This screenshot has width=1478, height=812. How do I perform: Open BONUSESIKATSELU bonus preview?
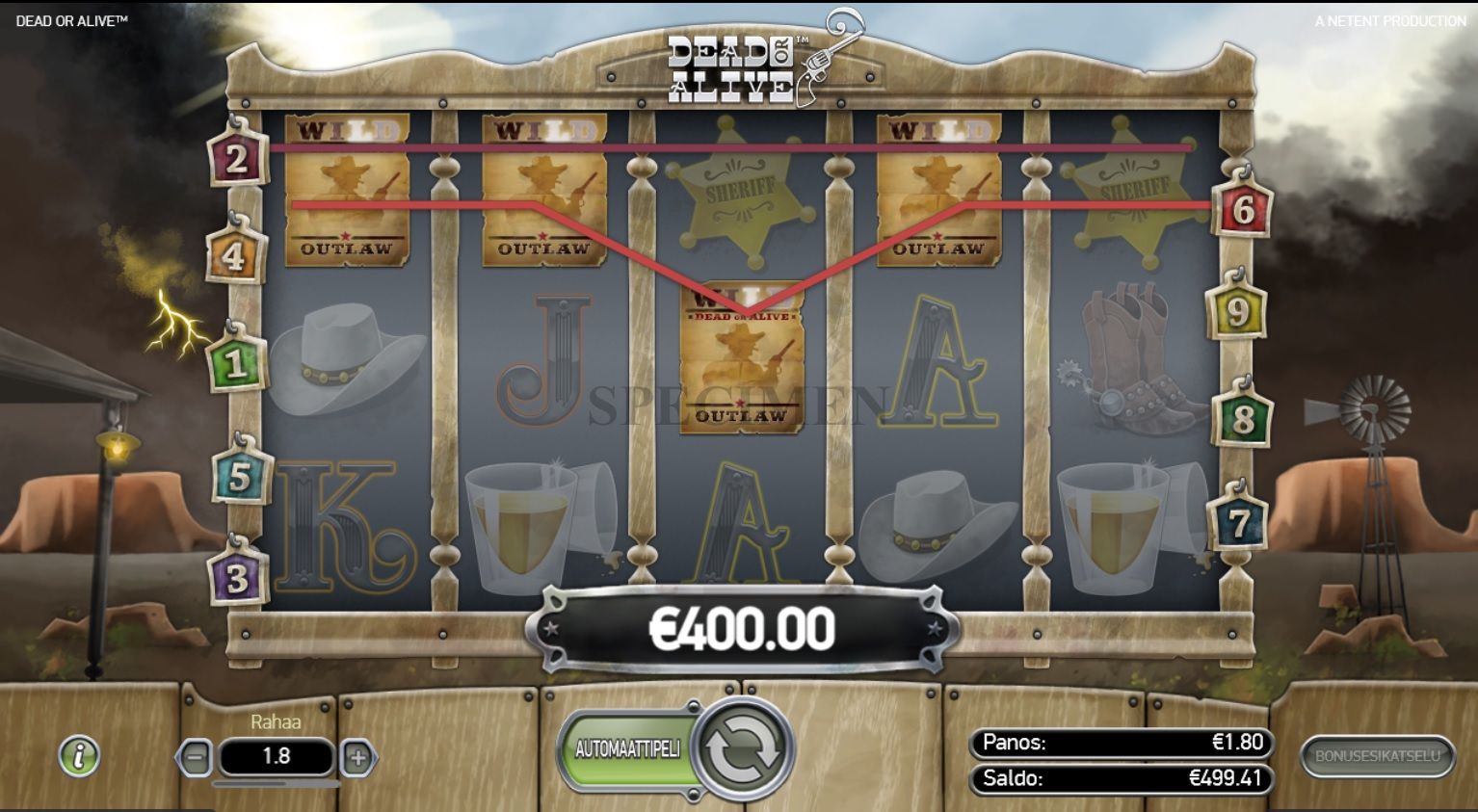(x=1377, y=757)
